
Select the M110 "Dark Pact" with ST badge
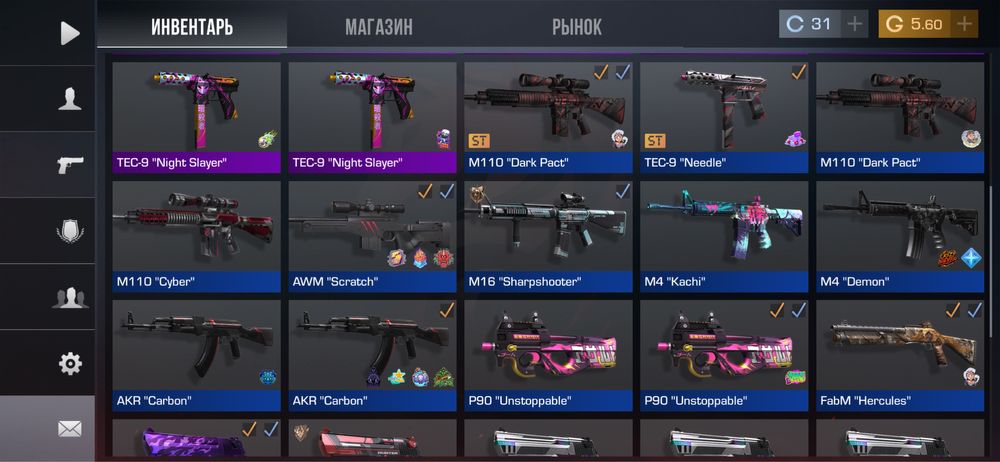[548, 117]
